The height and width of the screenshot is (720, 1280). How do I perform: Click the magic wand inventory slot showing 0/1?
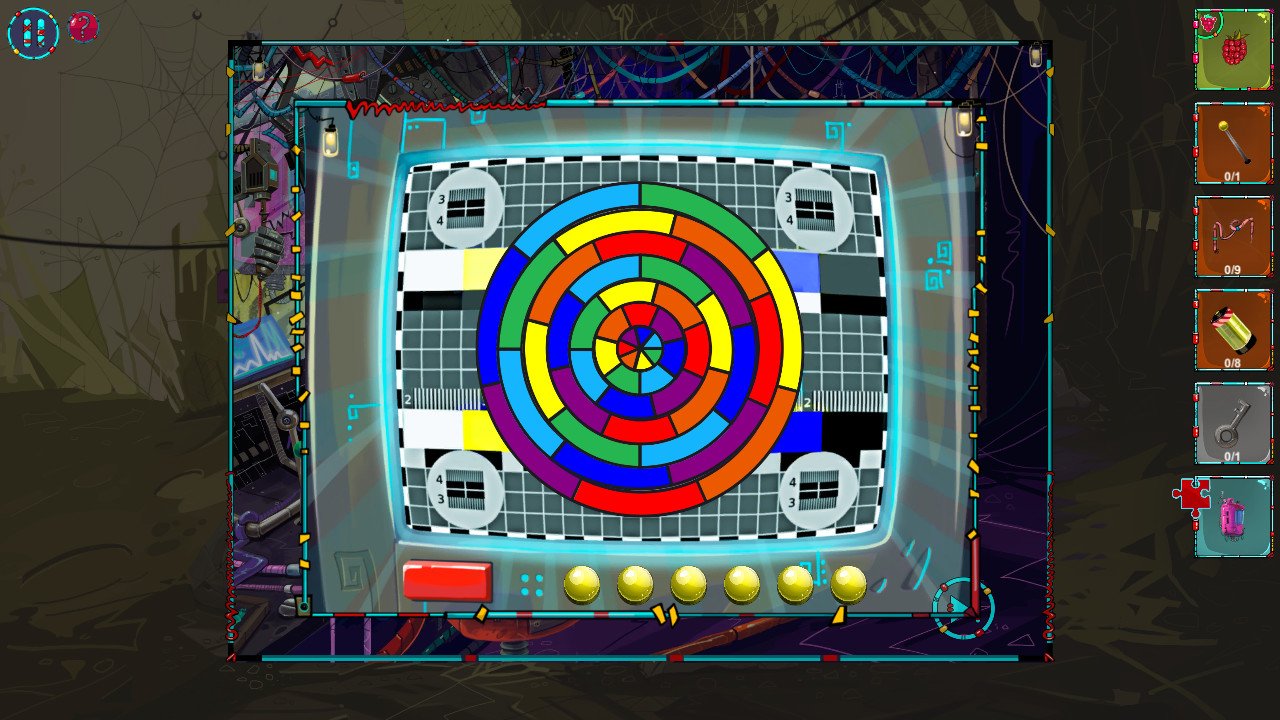tap(1232, 145)
